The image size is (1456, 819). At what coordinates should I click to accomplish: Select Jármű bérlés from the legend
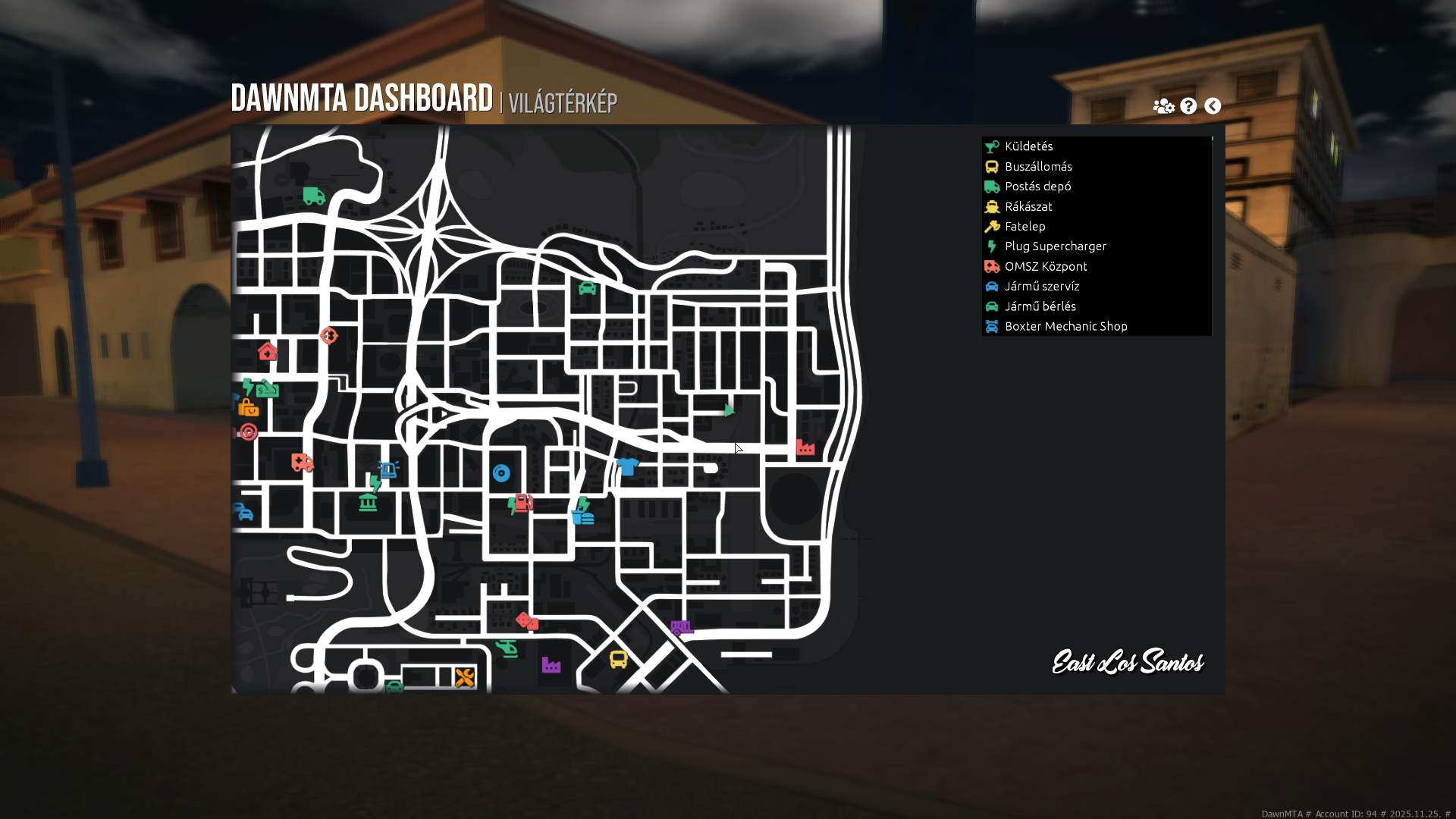1040,306
